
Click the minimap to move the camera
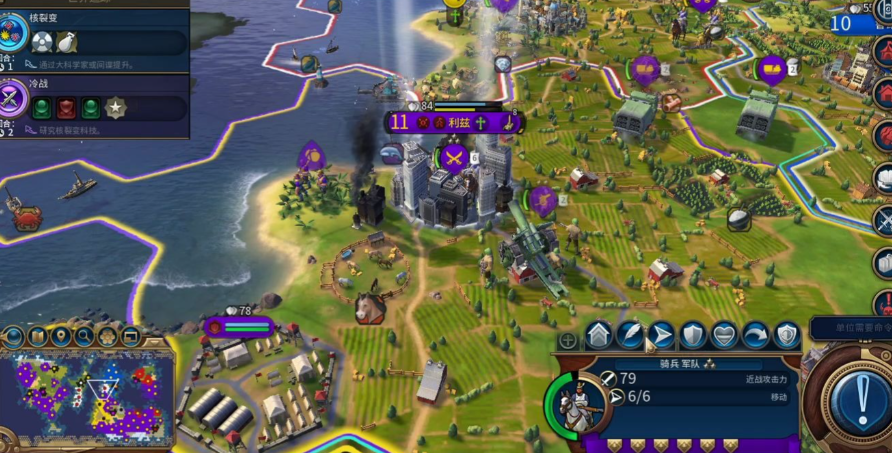point(90,398)
